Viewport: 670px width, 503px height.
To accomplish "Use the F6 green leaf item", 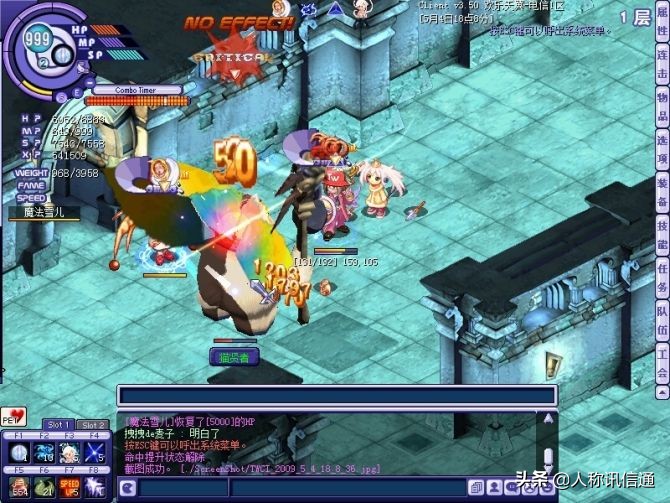I will click(43, 485).
